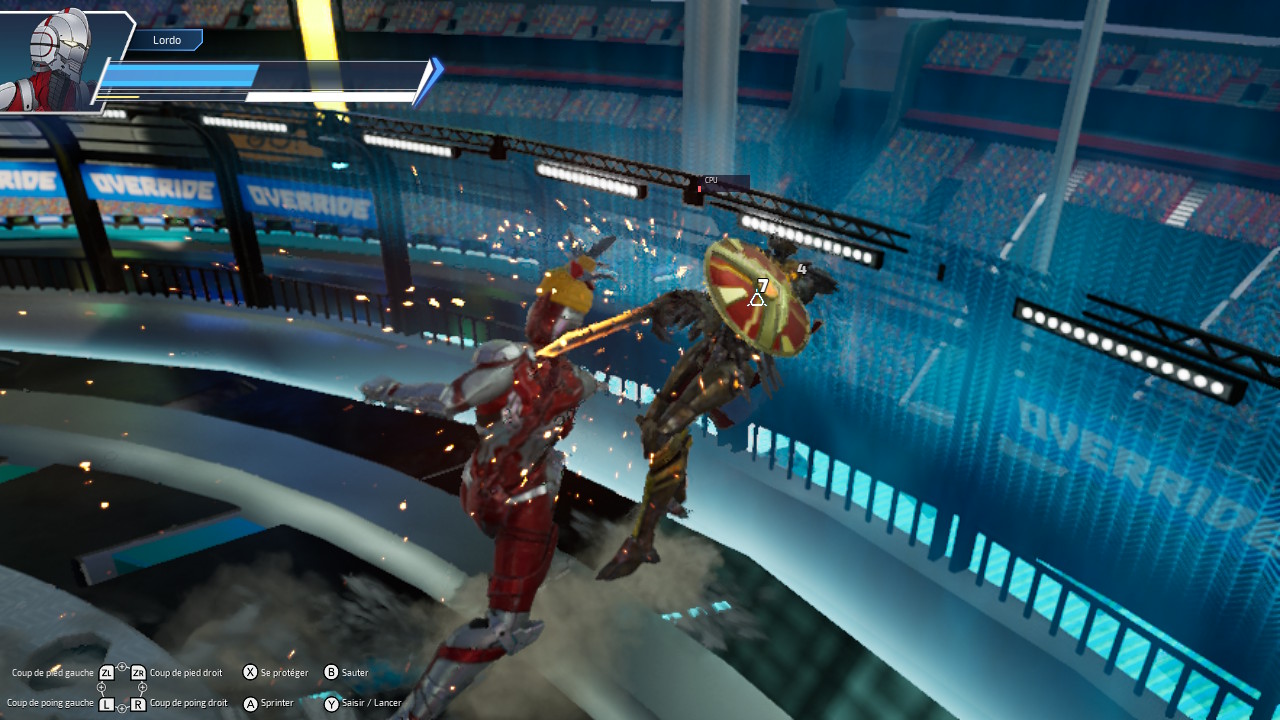Viewport: 1280px width, 720px height.
Task: Select the Lordo player name tag
Action: (166, 40)
